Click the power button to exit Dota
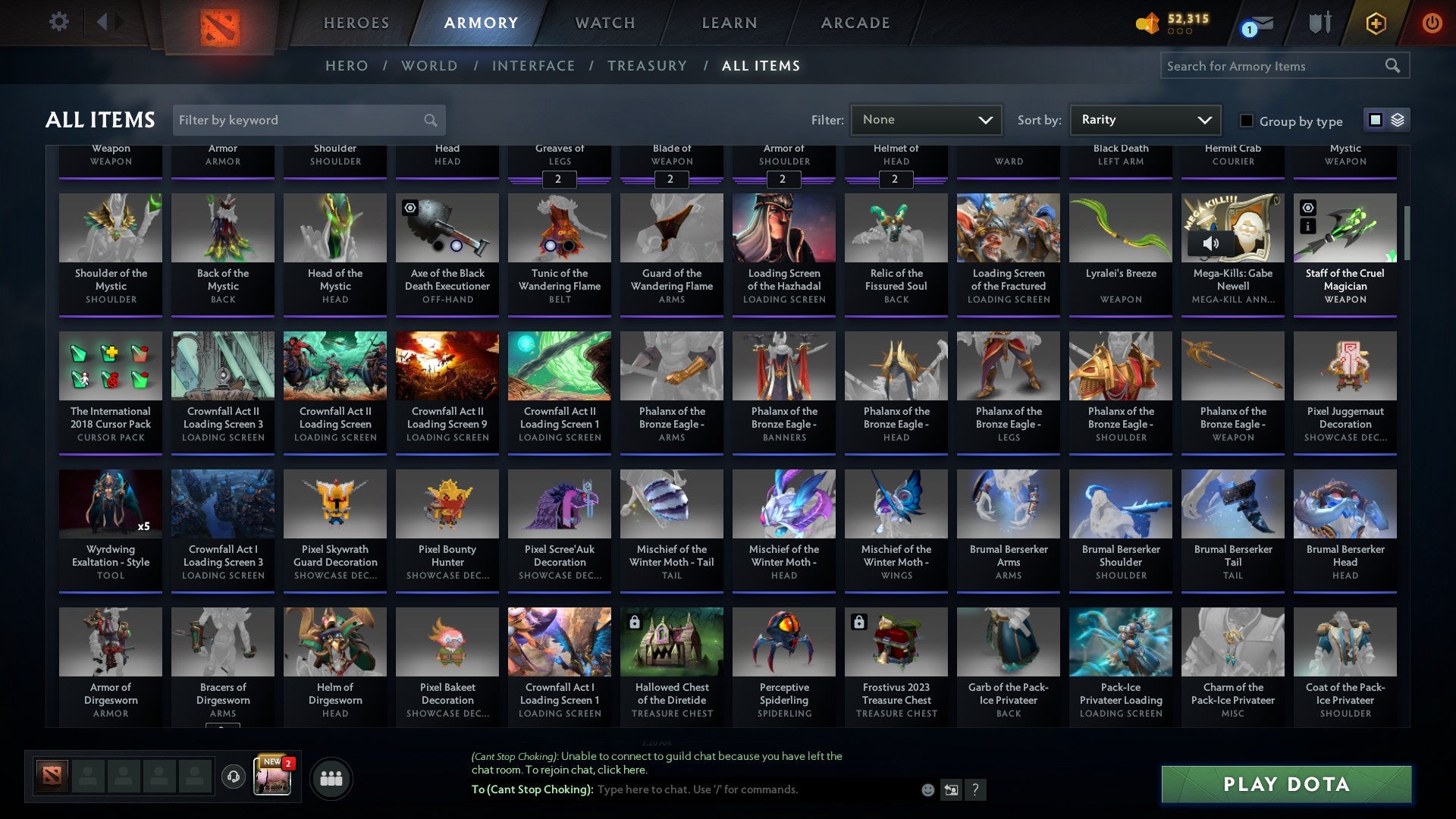This screenshot has height=819, width=1456. point(1432,23)
